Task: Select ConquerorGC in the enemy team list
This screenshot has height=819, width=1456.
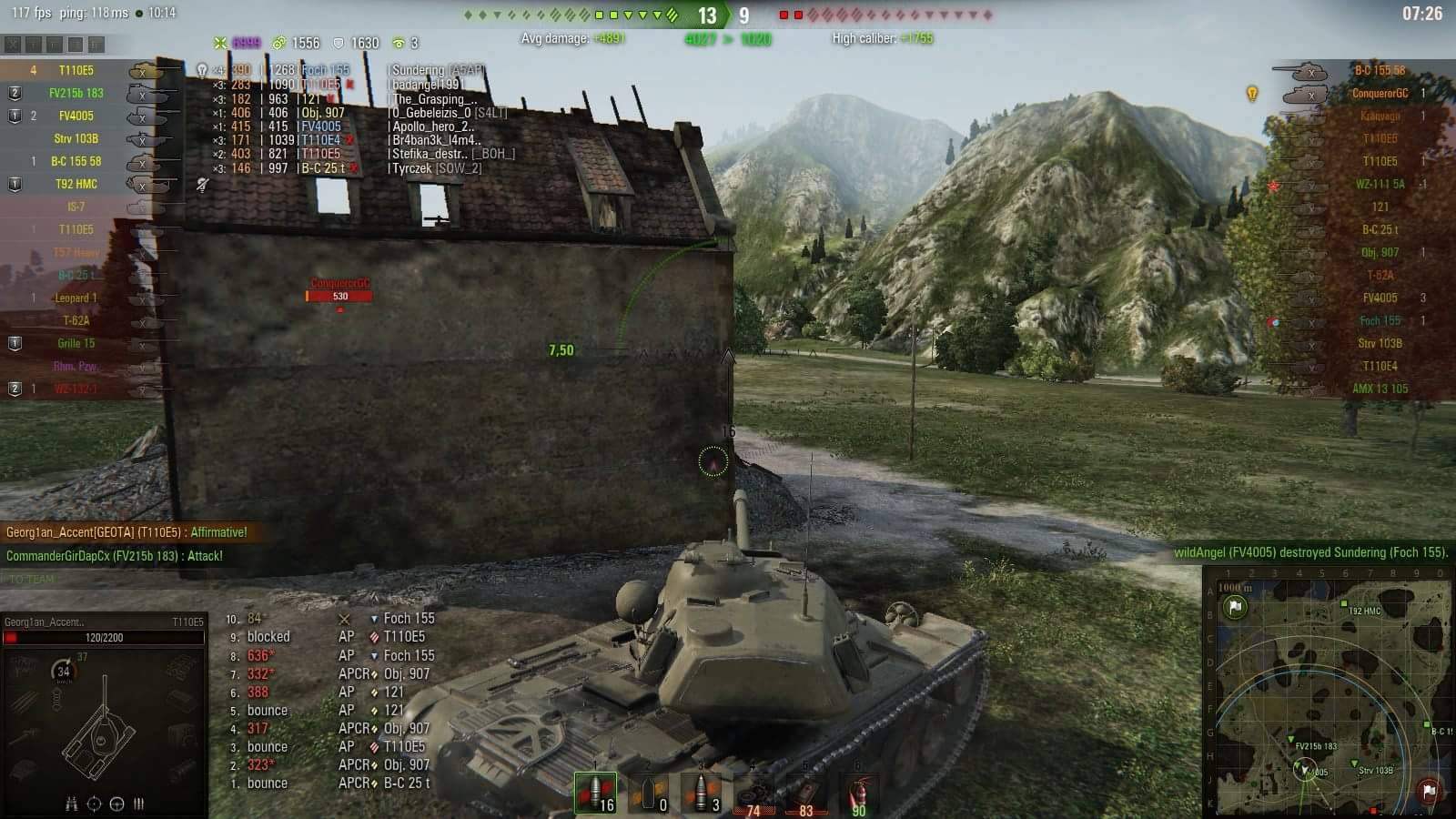Action: (x=1380, y=93)
